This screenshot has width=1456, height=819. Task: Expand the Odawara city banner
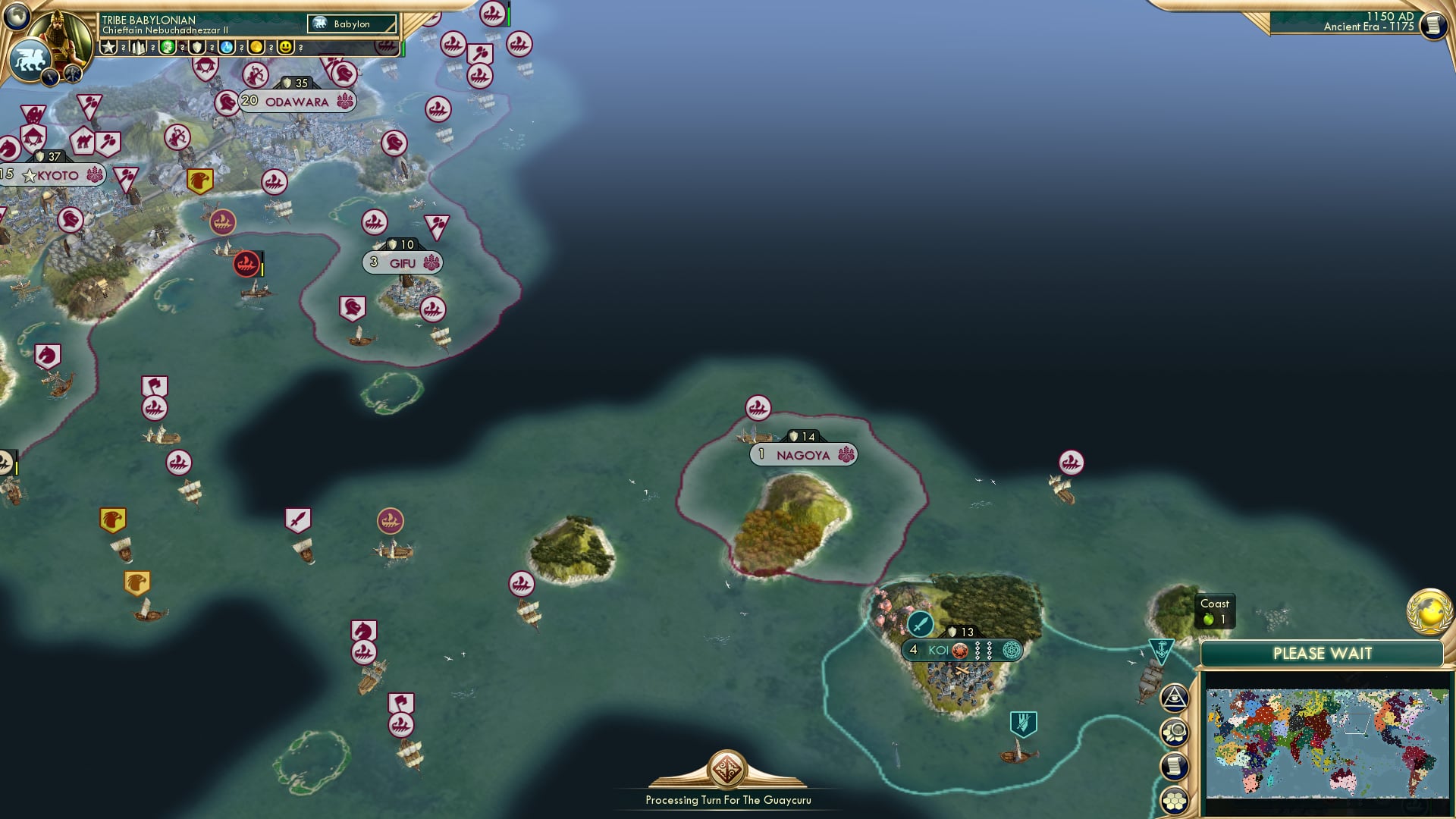tap(297, 100)
